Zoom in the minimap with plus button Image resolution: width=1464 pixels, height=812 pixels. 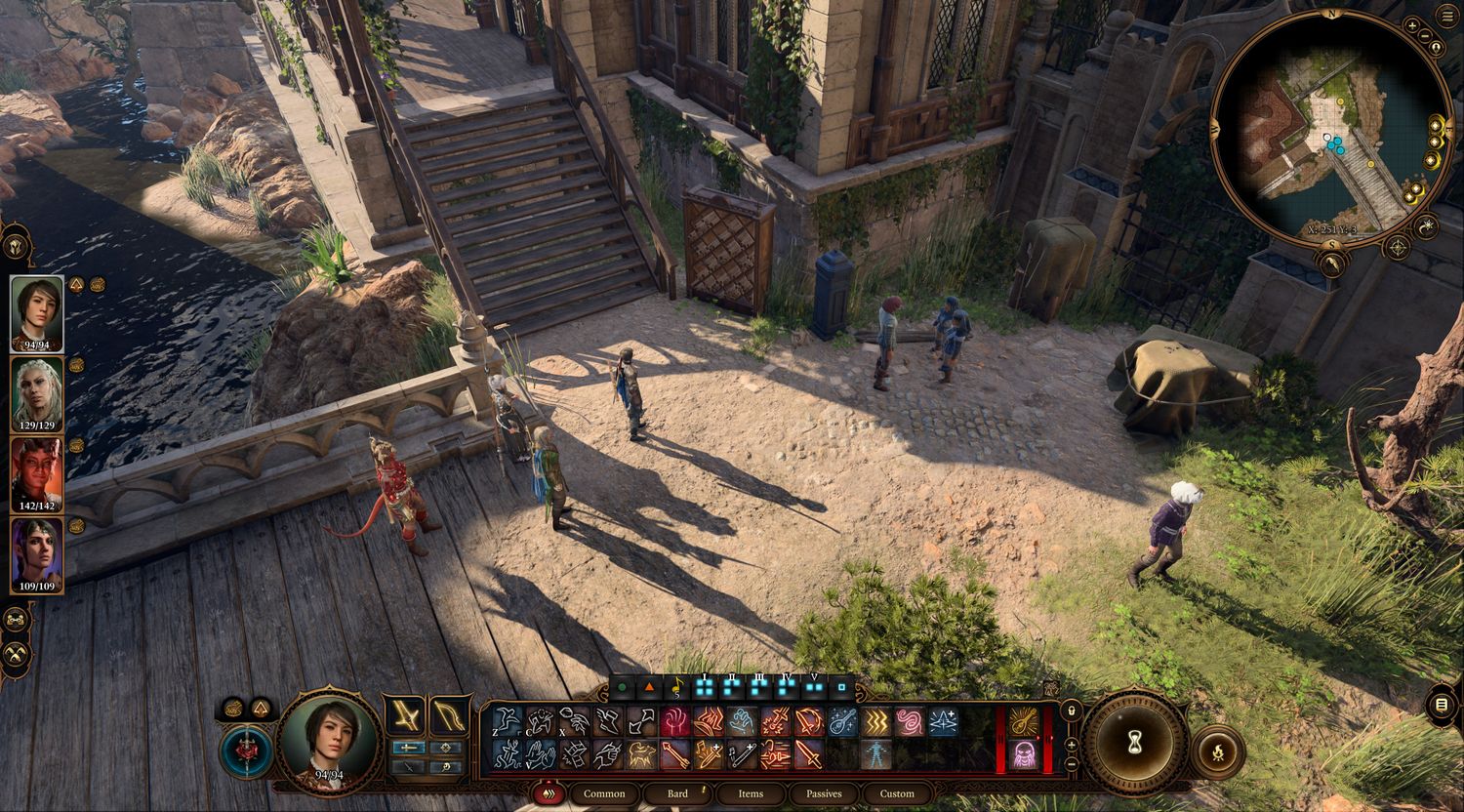pyautogui.click(x=1412, y=26)
